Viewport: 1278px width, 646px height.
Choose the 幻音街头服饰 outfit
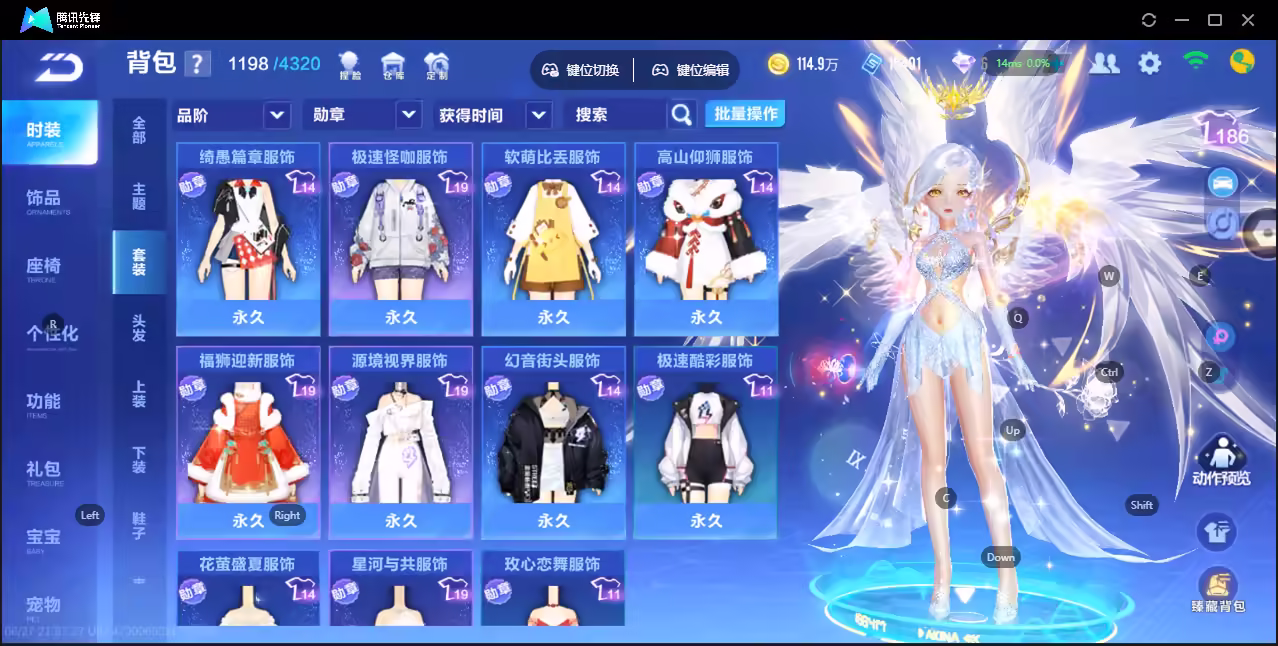pyautogui.click(x=553, y=442)
